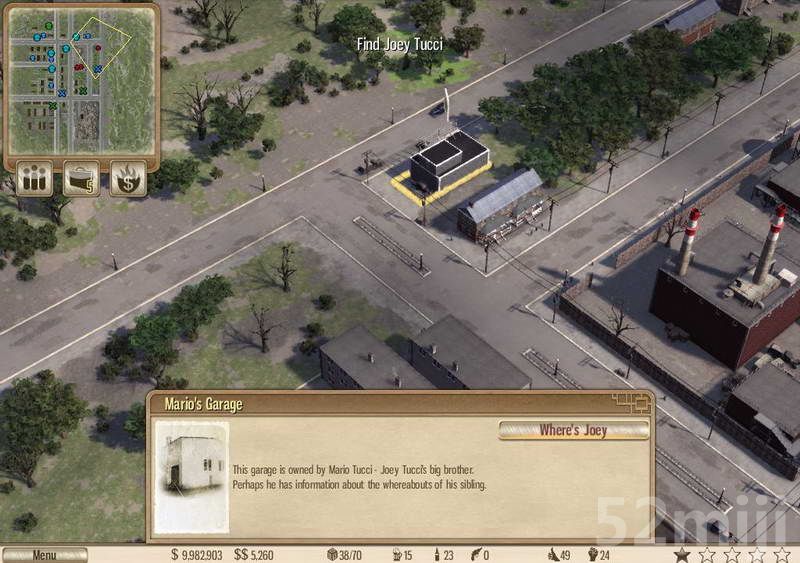Open the briefcase icon below the minimap

[82, 179]
